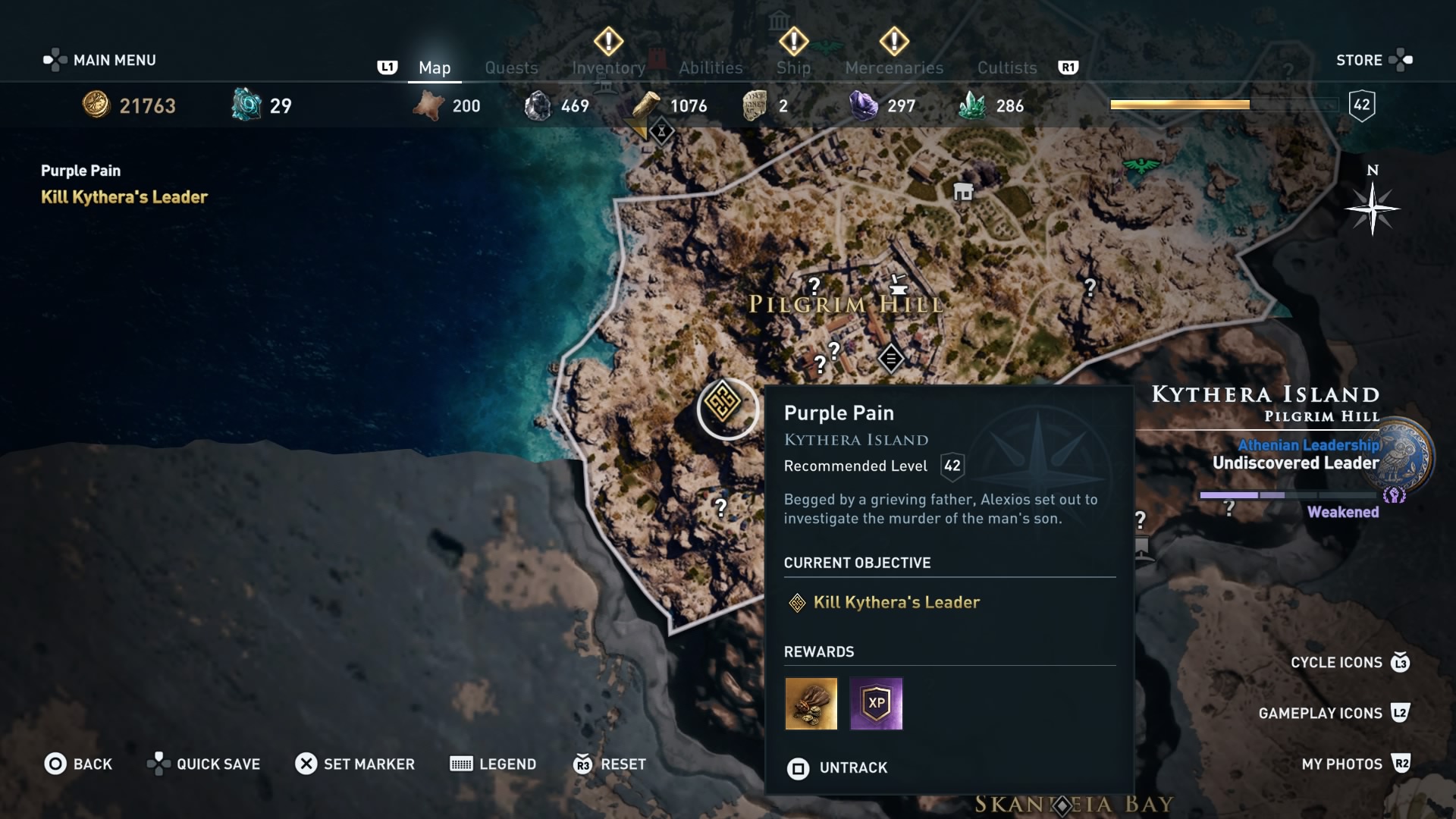This screenshot has width=1456, height=819.
Task: Select the loot reward thumbnail for Purple Pain
Action: pyautogui.click(x=811, y=704)
